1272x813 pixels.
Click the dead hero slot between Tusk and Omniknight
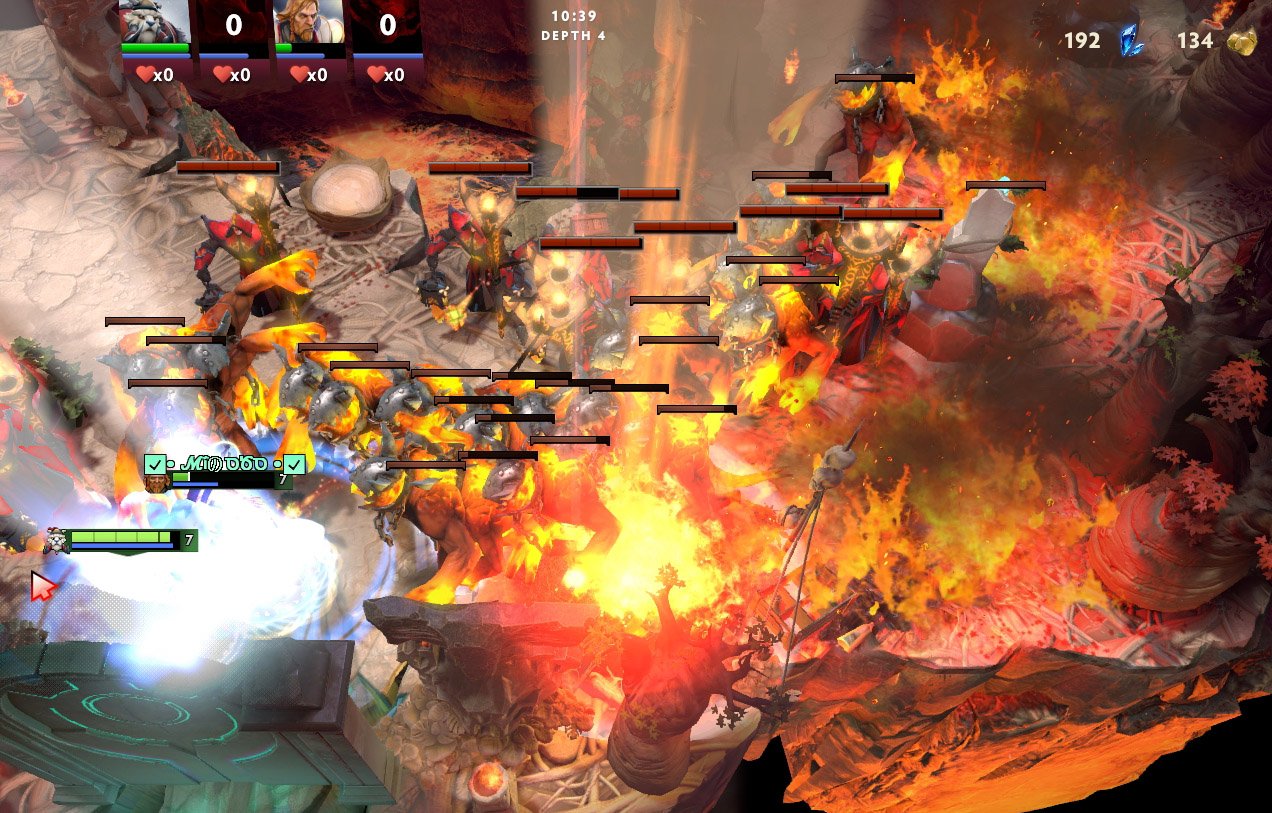[x=233, y=25]
